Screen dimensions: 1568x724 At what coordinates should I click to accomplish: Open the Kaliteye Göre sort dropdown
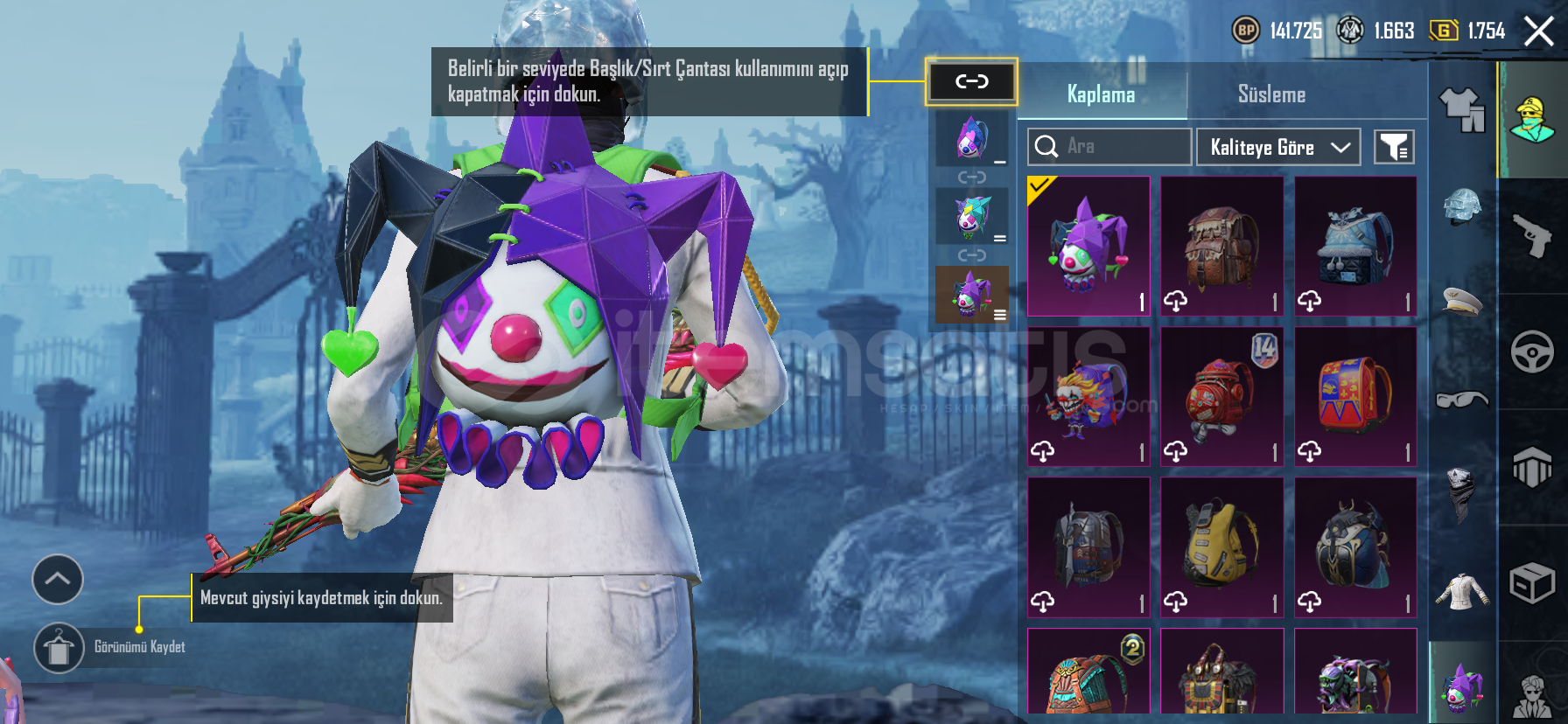click(x=1277, y=147)
